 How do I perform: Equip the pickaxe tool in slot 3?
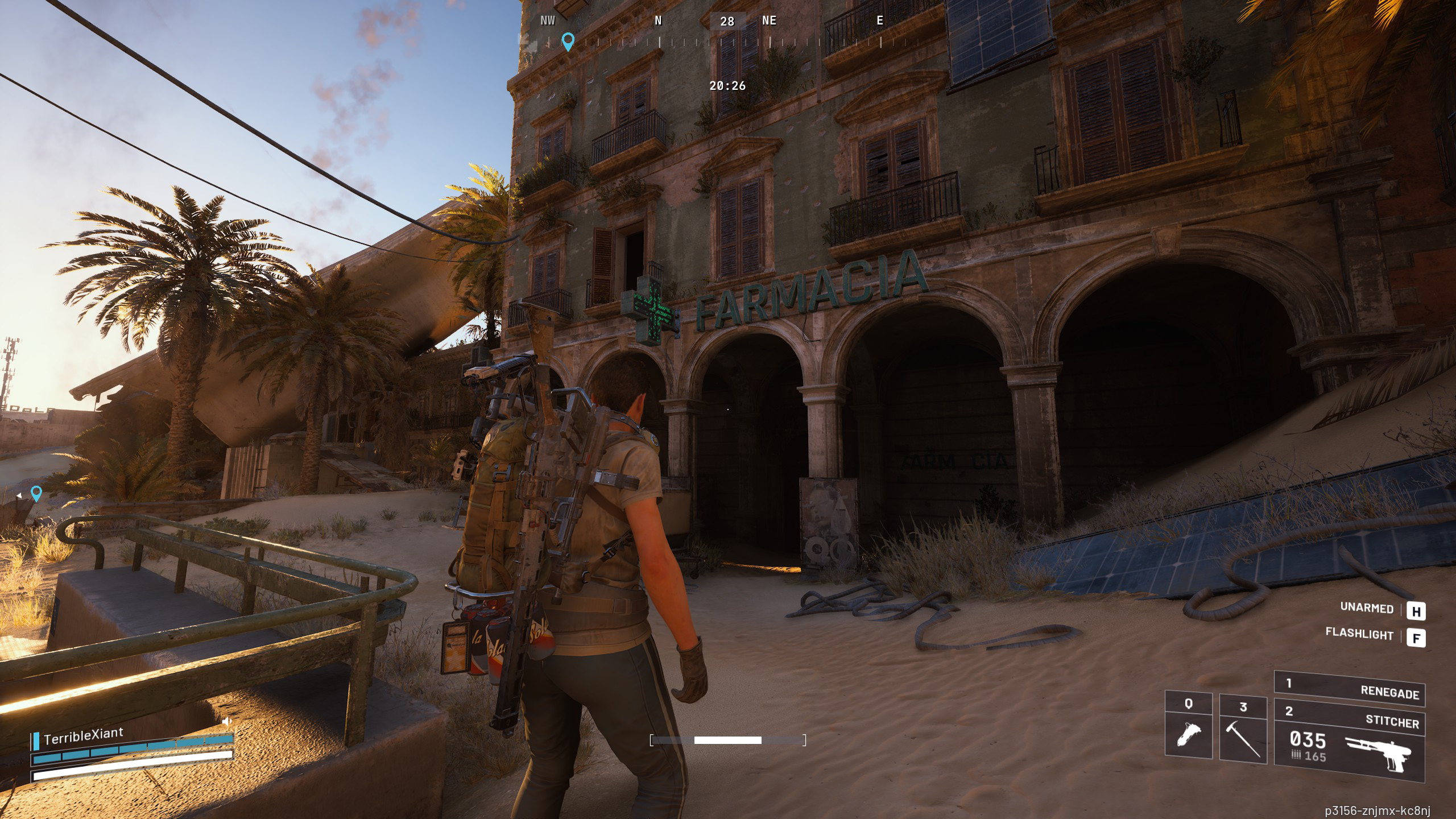click(x=1243, y=729)
